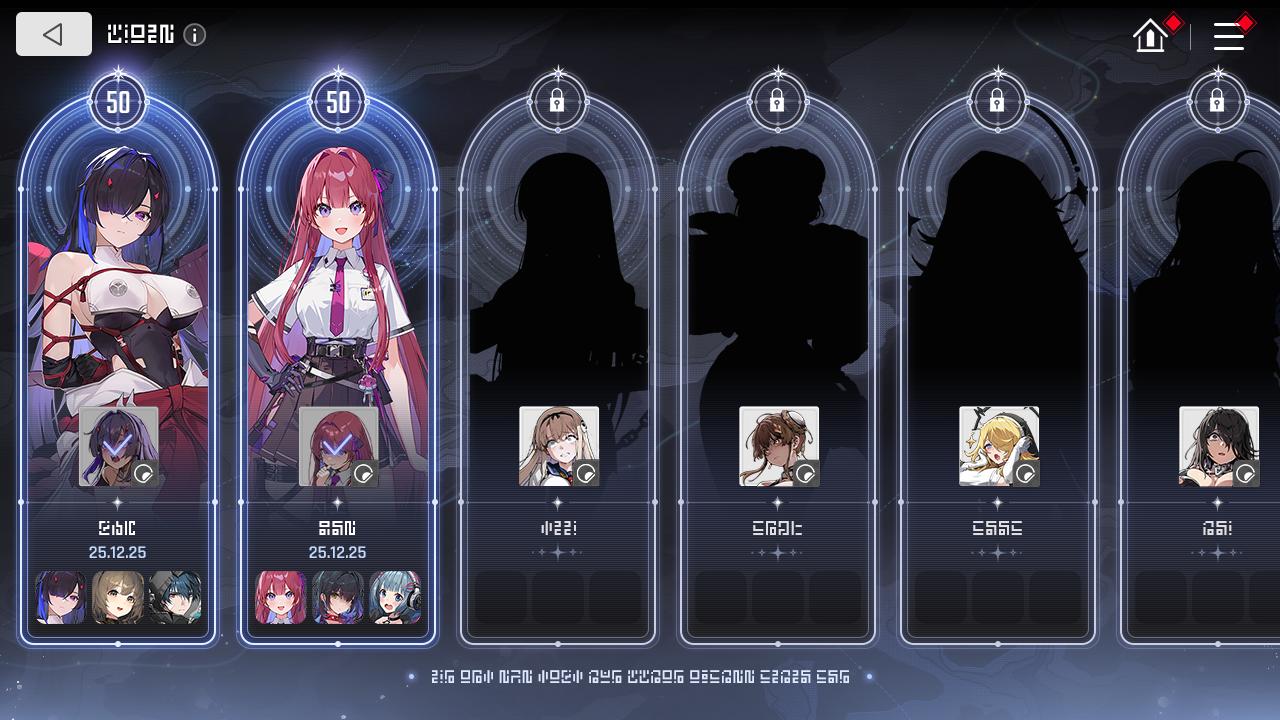The height and width of the screenshot is (720, 1280).
Task: Expand the back navigation arrow at top left
Action: tap(54, 34)
